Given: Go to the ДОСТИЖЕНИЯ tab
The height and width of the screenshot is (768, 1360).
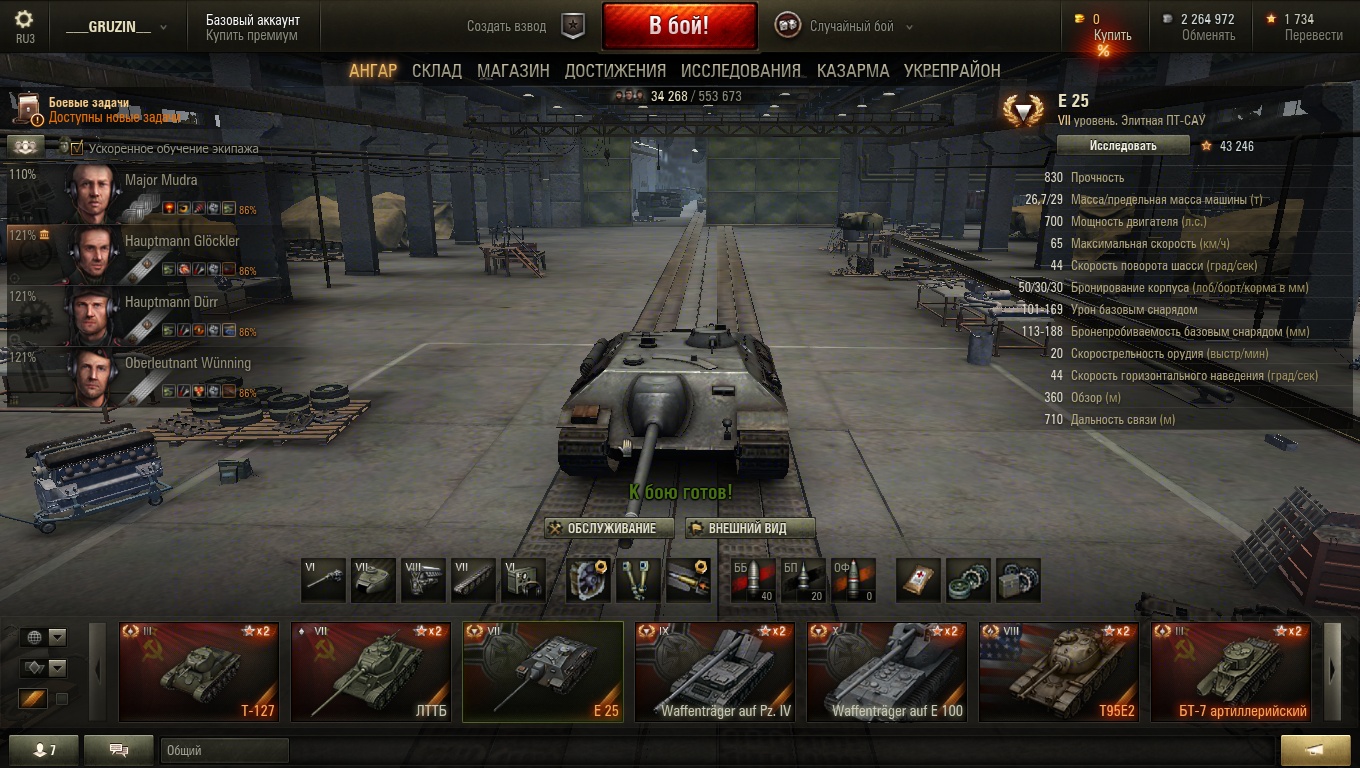Looking at the screenshot, I should coord(615,71).
